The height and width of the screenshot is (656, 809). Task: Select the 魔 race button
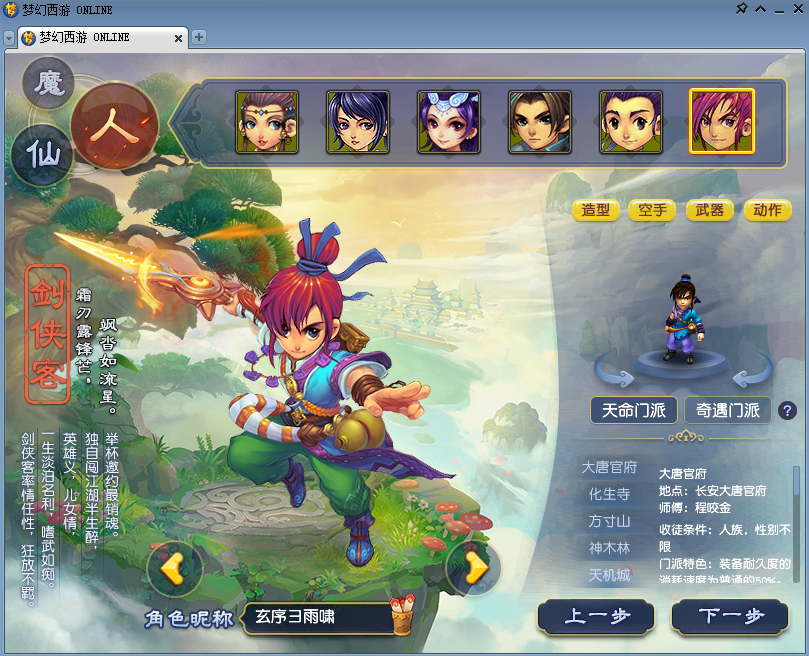(48, 83)
